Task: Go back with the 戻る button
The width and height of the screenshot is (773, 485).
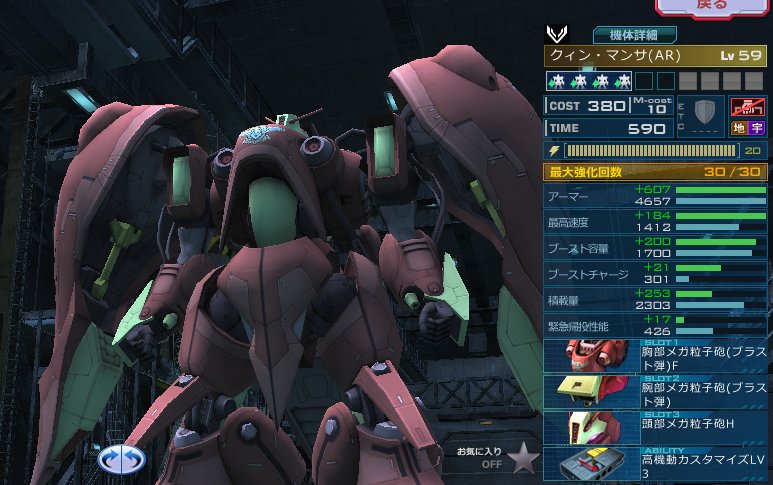Action: coord(714,7)
